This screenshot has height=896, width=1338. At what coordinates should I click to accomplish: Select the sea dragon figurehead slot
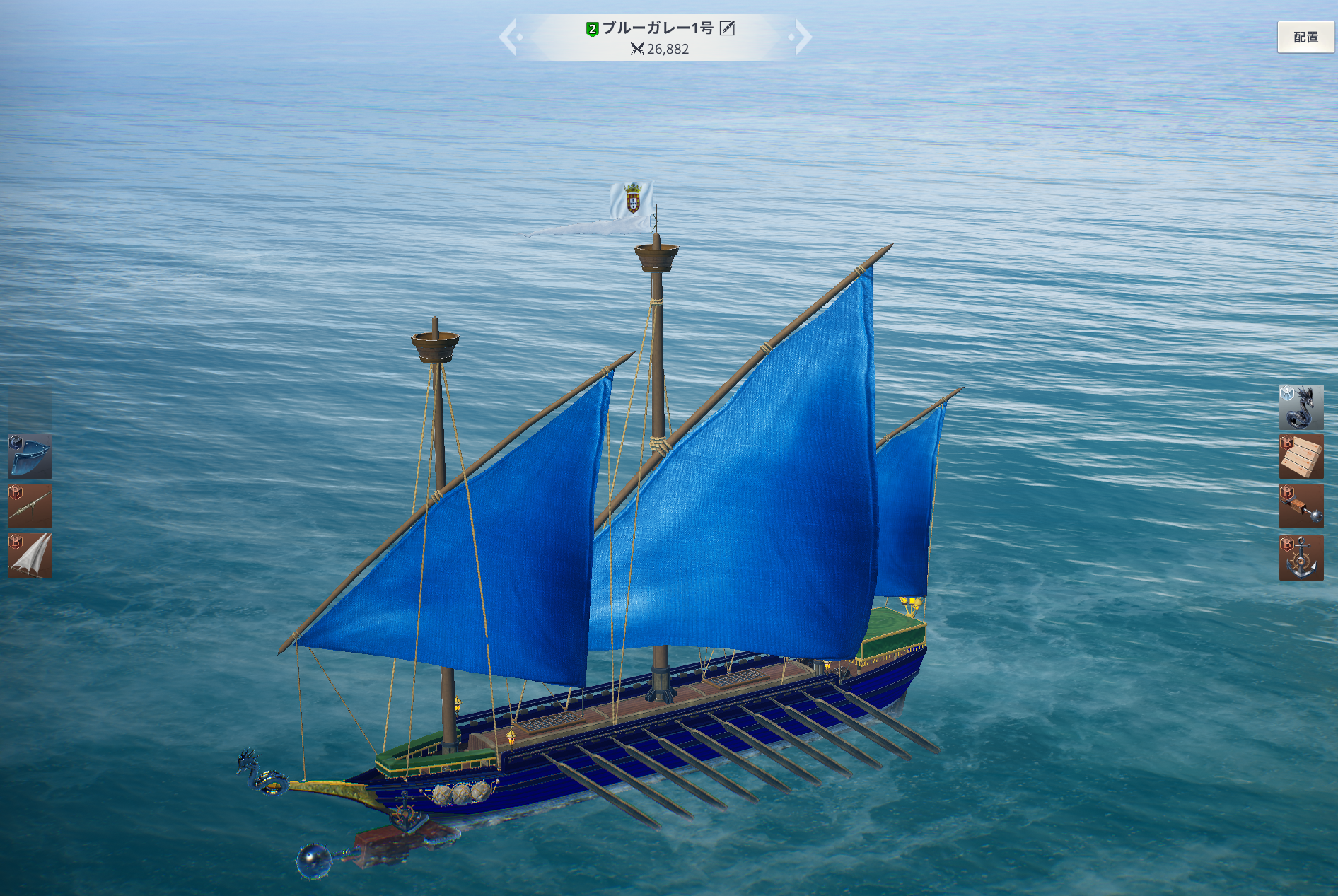point(1301,407)
